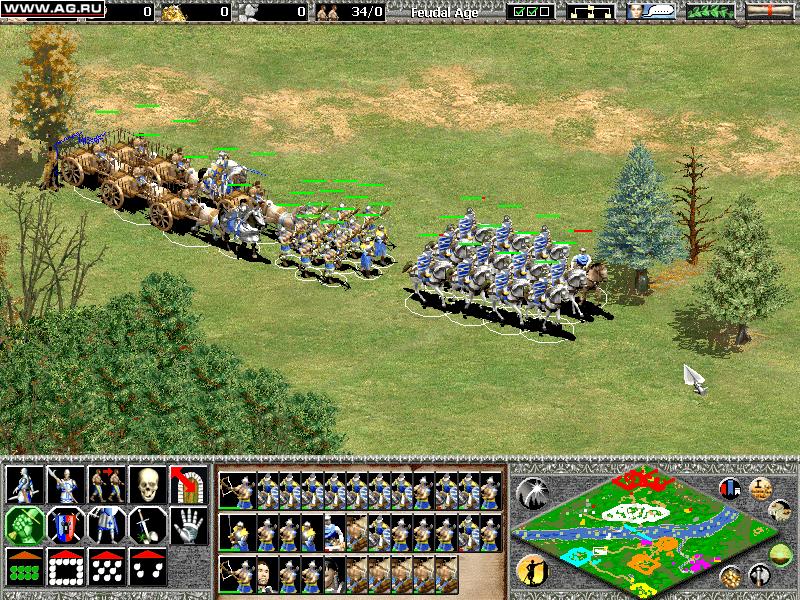
Task: Select the staggered formation button
Action: 106,566
